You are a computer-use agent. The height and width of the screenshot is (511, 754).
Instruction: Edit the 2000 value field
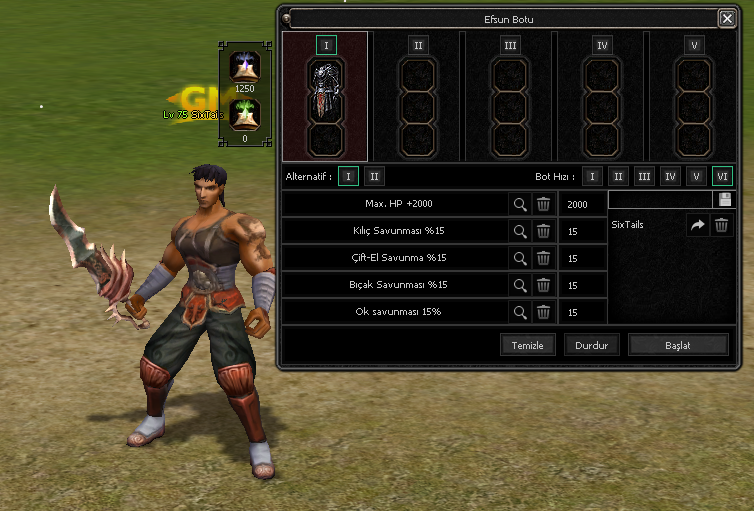(x=581, y=204)
